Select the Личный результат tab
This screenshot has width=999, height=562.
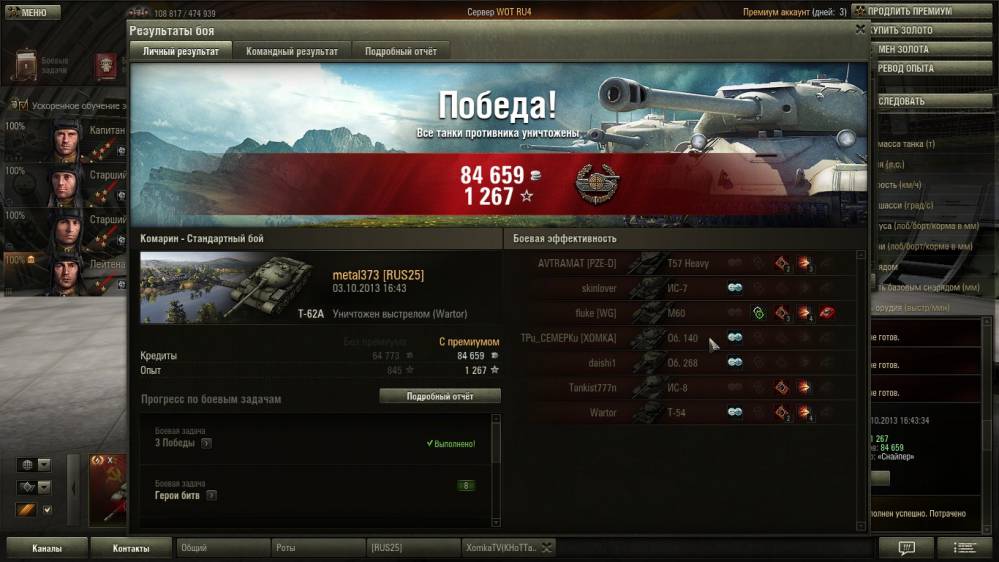[181, 51]
